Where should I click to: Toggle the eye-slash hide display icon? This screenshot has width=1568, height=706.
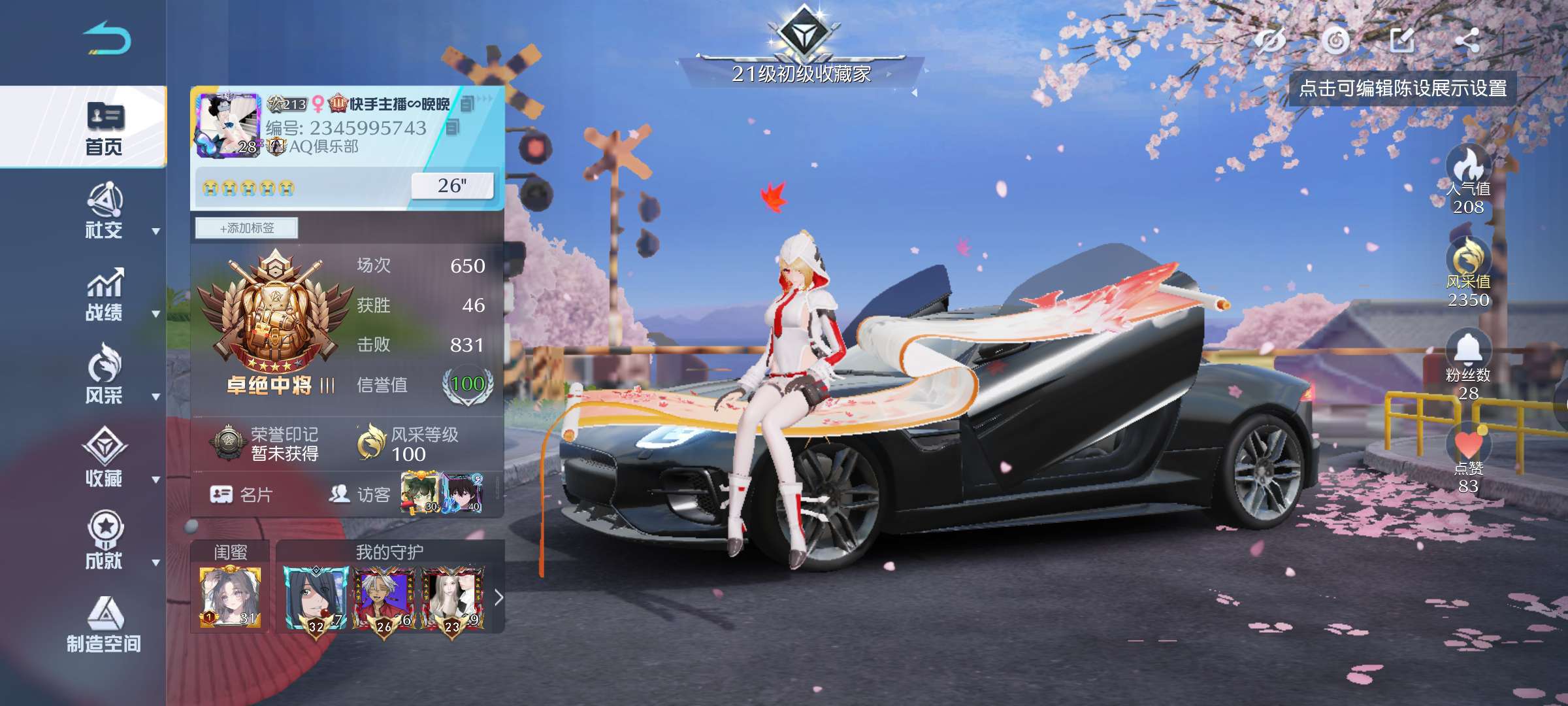pos(1269,41)
